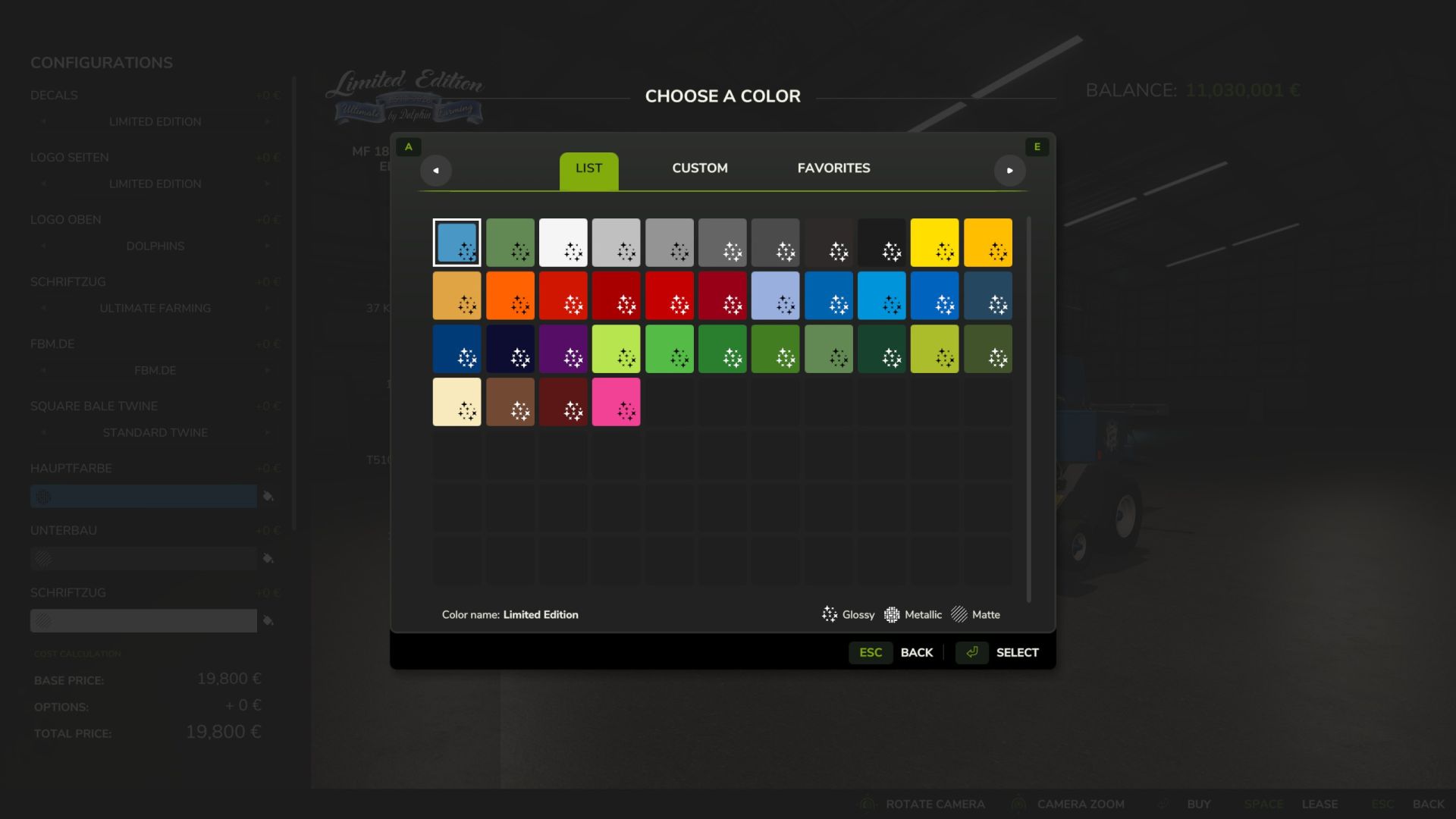Open the SCHRIFTZUG color picker icon

[269, 620]
